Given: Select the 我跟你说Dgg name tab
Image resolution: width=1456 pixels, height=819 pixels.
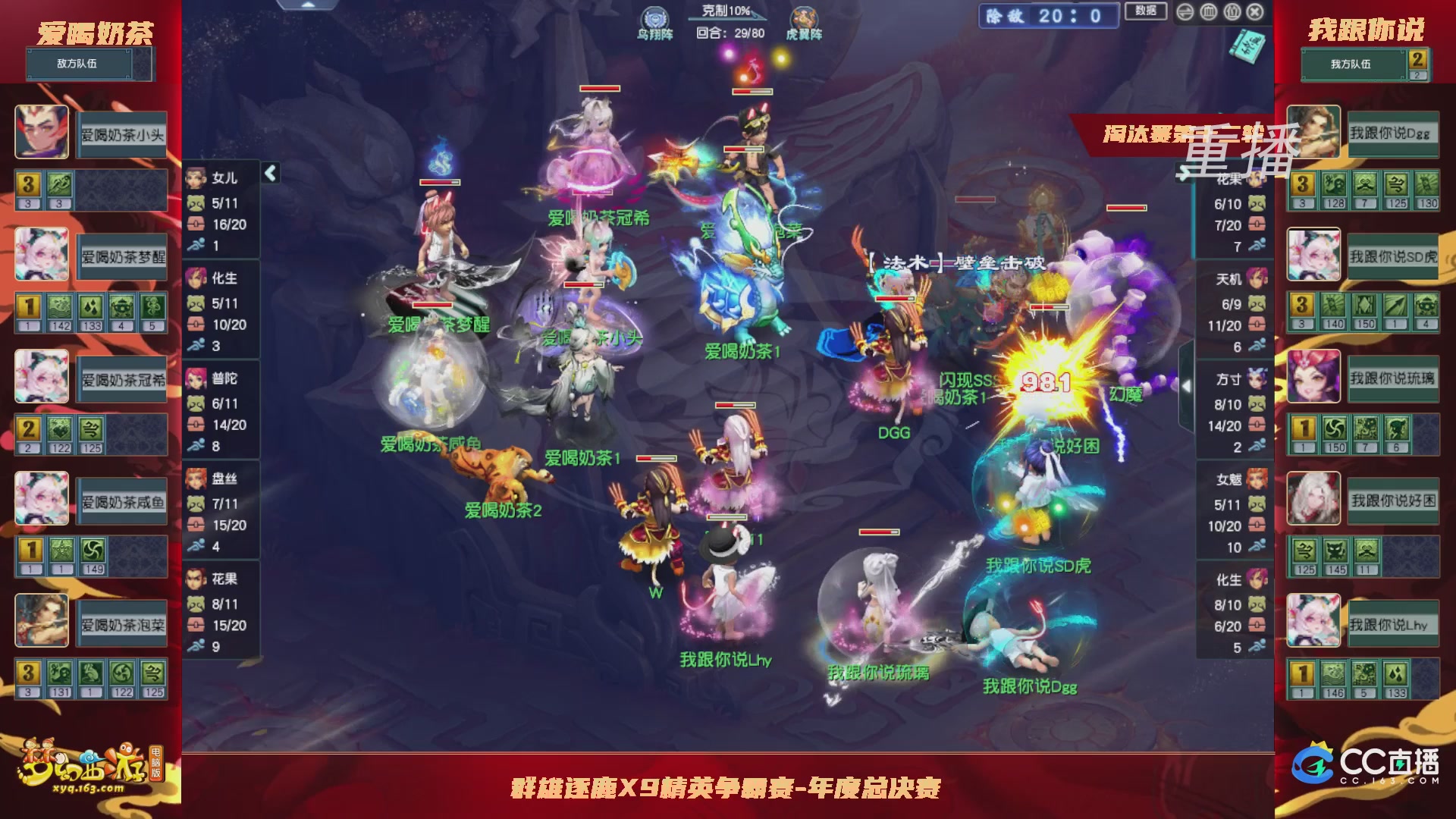Looking at the screenshot, I should pyautogui.click(x=1392, y=133).
